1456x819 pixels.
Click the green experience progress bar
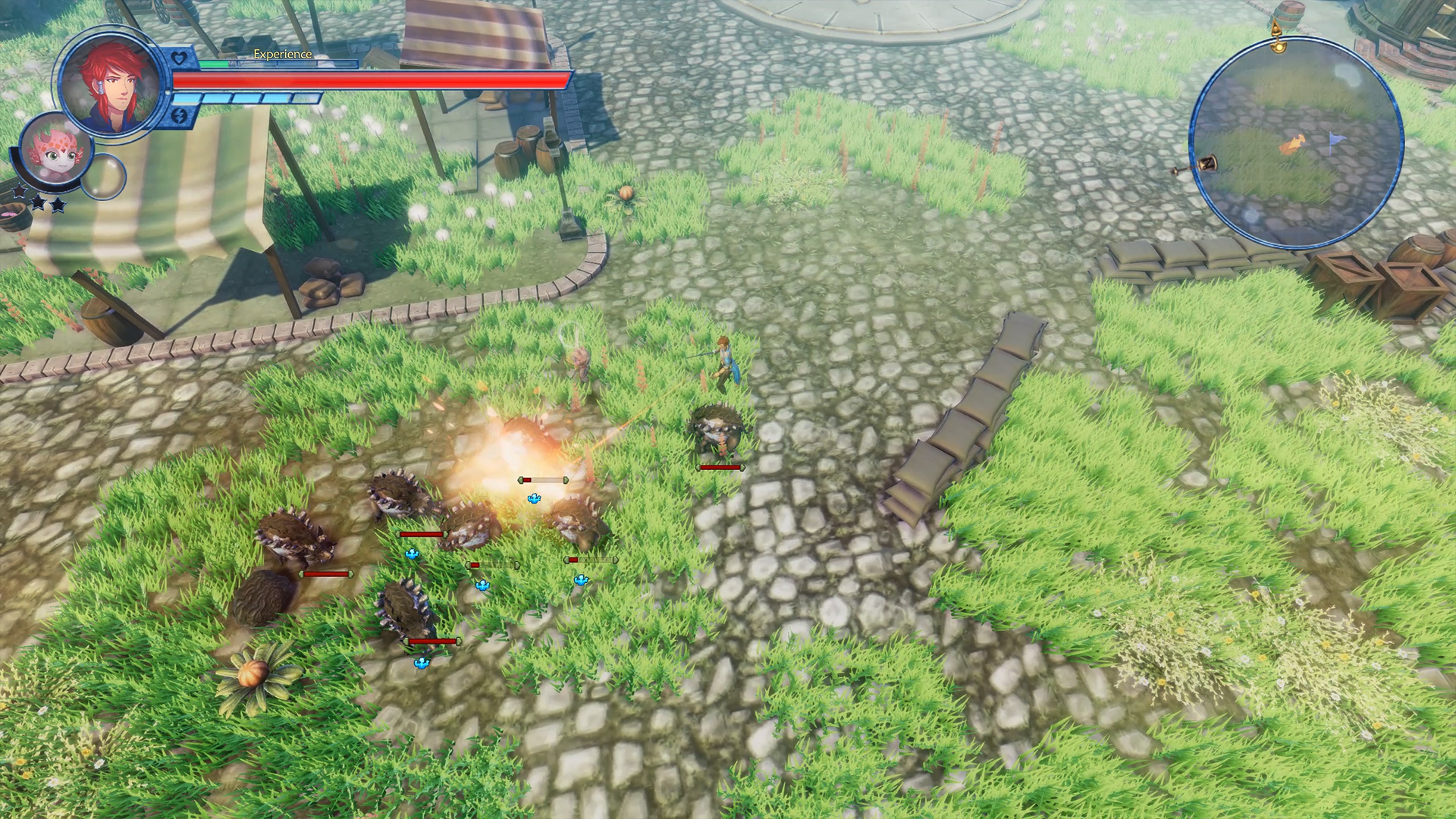(213, 64)
